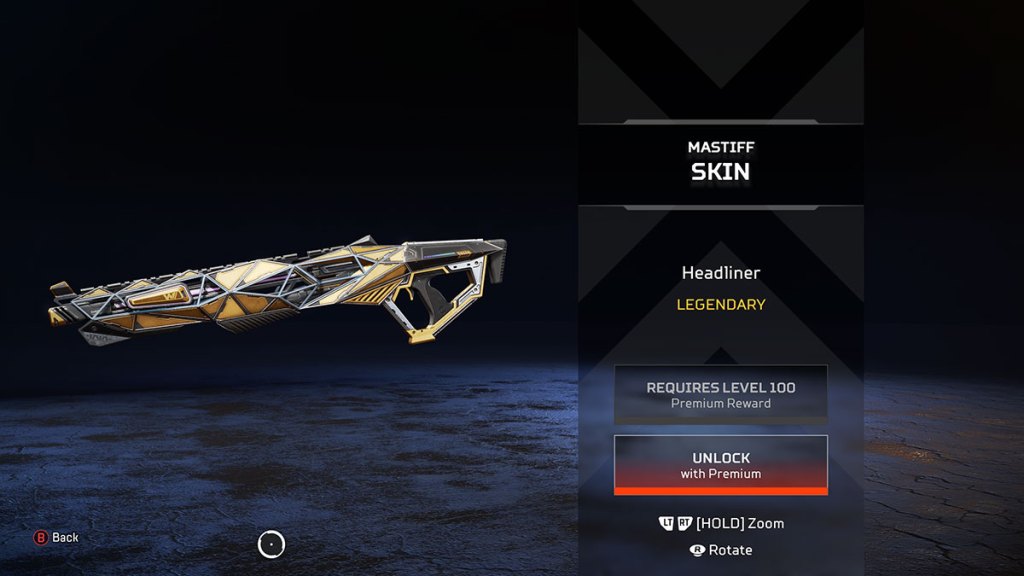Unlock the skin with Premium
This screenshot has width=1024, height=576.
(x=720, y=465)
